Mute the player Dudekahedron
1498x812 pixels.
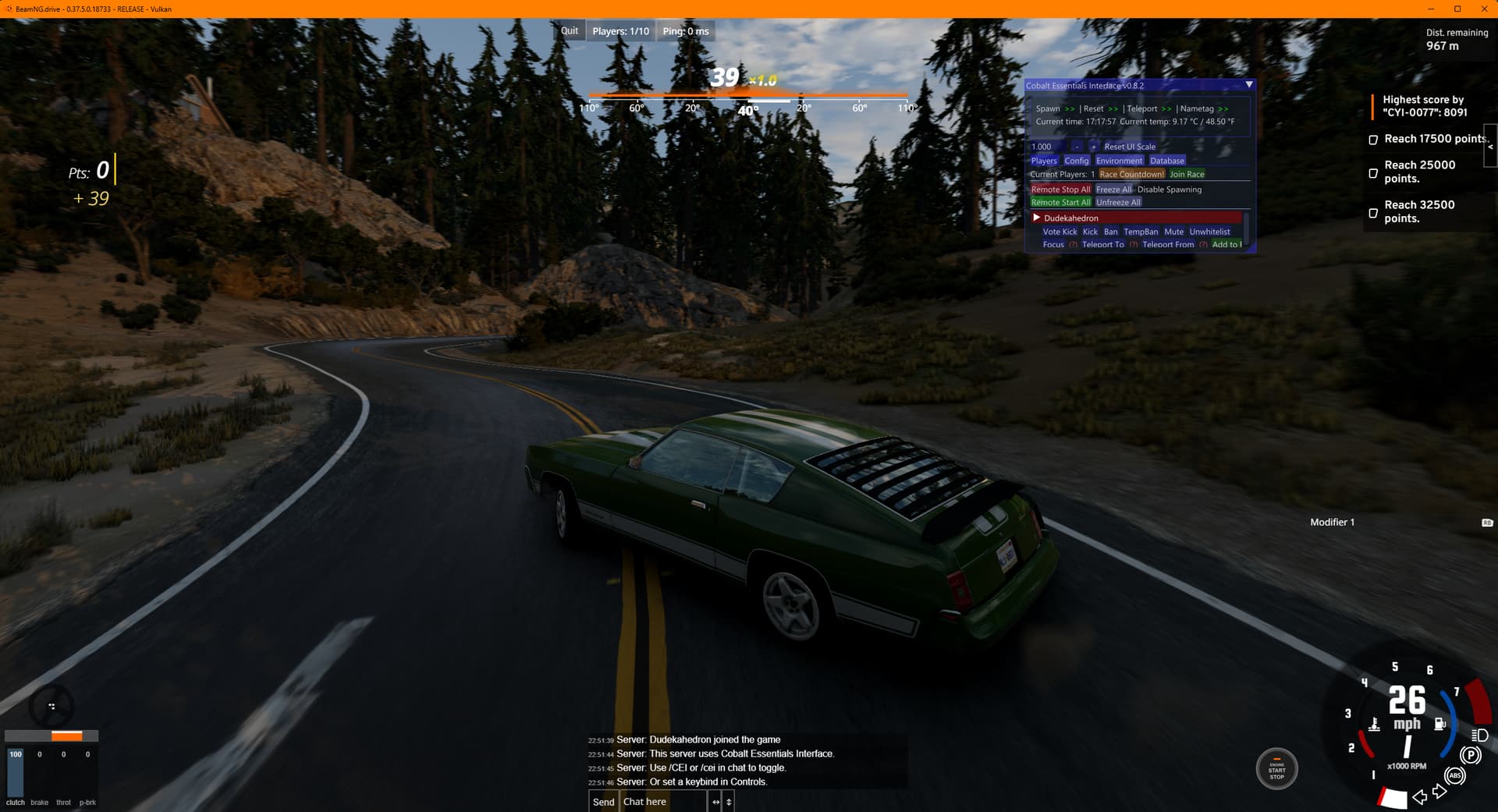pos(1173,232)
